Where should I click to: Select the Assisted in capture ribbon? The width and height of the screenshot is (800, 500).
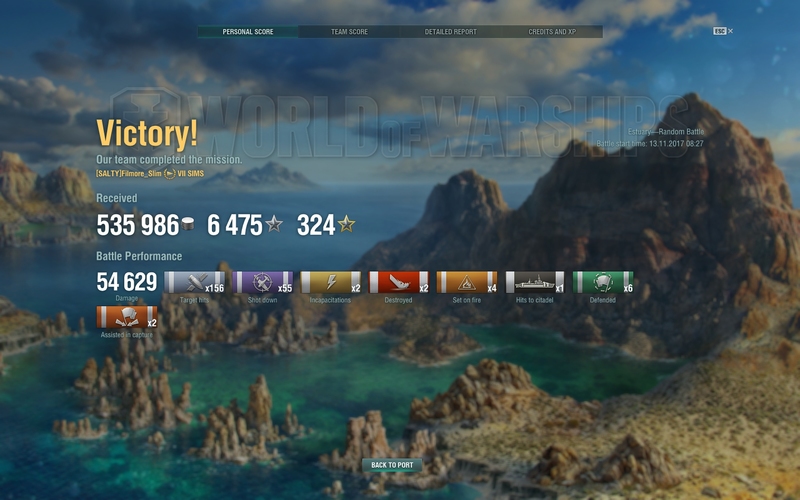(126, 318)
